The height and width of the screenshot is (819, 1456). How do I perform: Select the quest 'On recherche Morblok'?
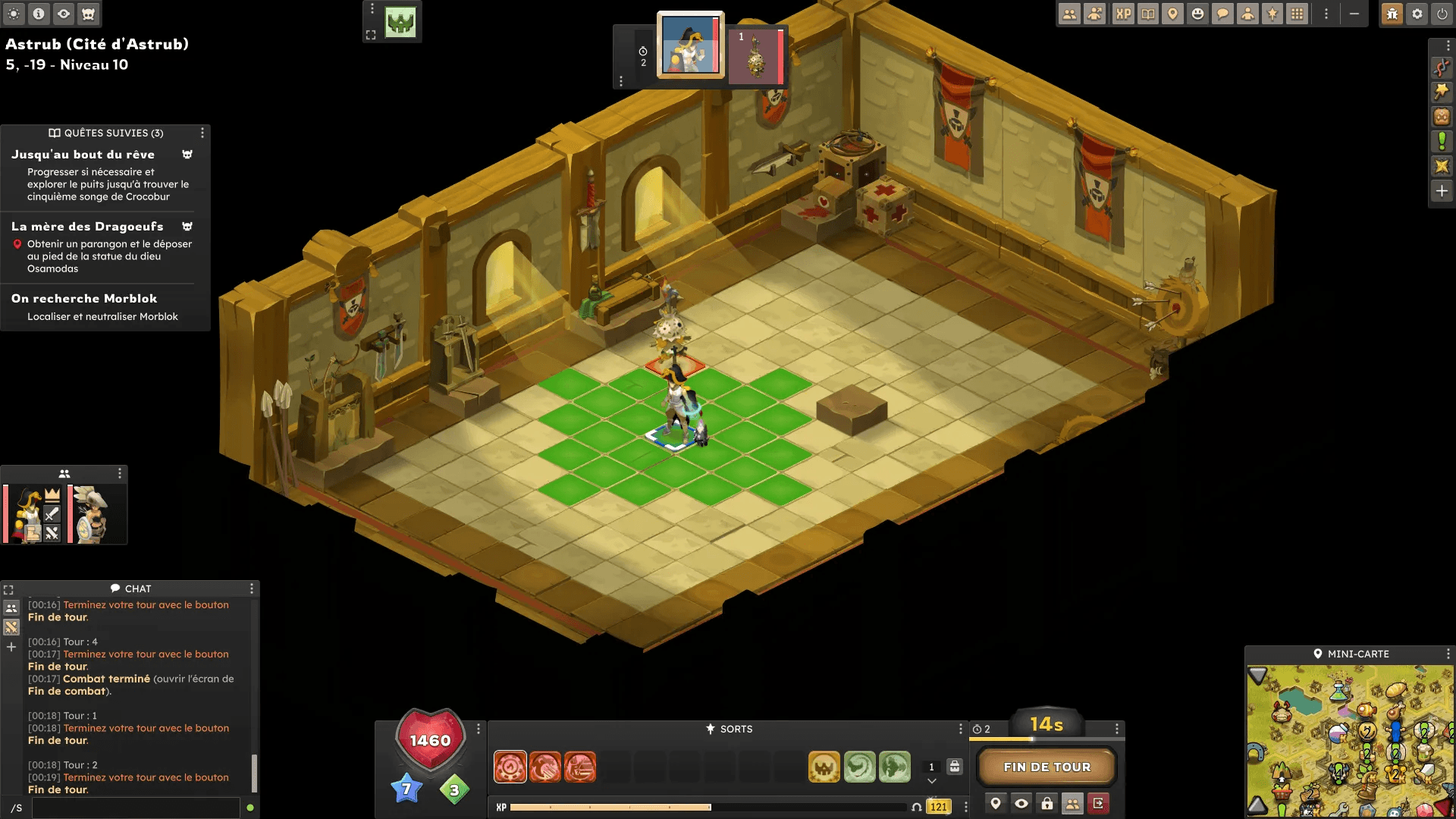[84, 299]
